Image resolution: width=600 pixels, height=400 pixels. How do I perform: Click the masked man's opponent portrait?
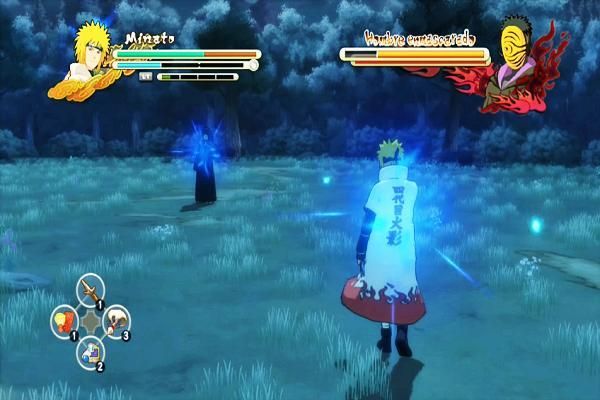[519, 62]
